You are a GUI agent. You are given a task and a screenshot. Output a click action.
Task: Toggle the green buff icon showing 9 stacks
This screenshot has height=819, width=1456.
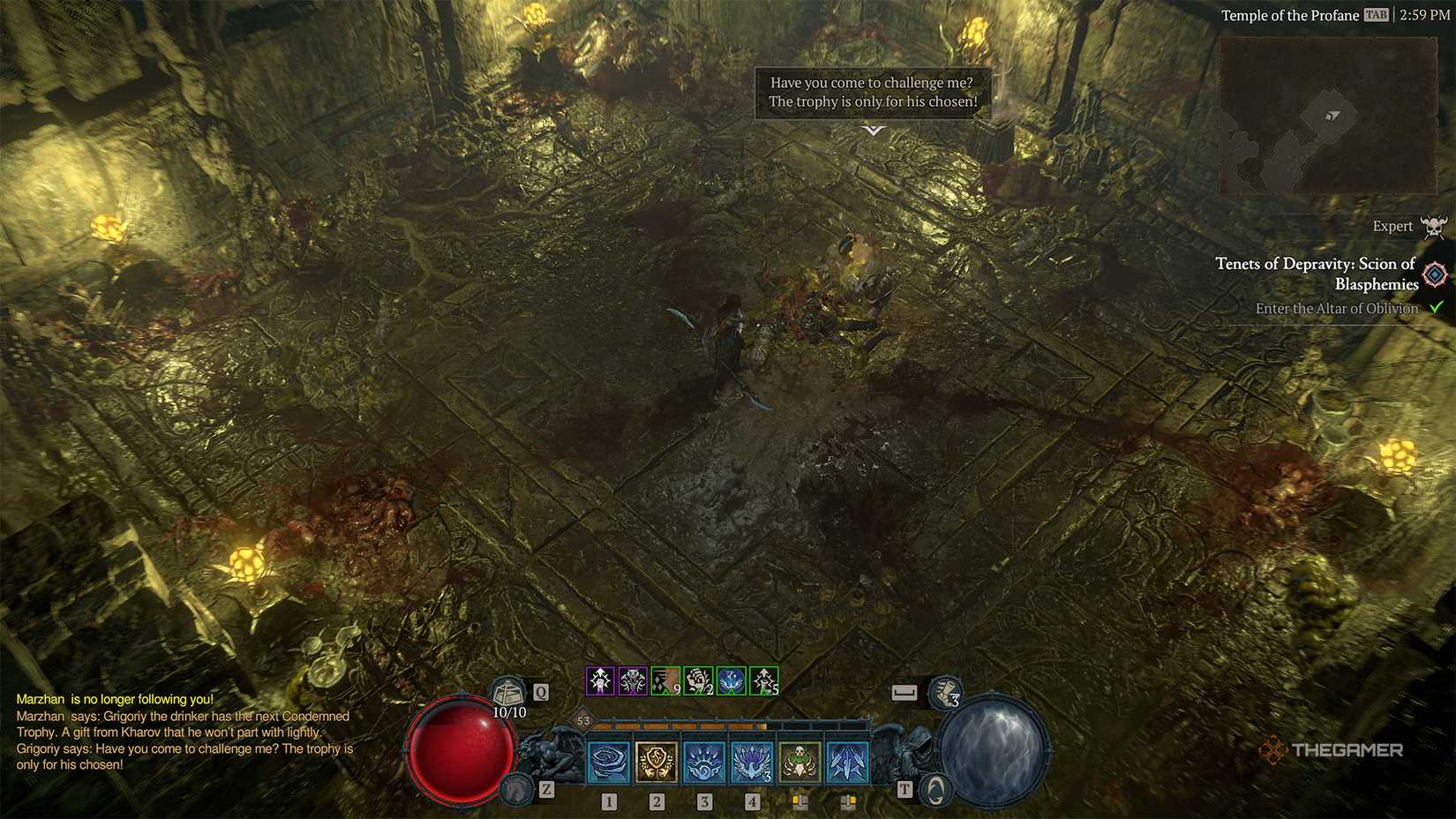click(x=665, y=681)
